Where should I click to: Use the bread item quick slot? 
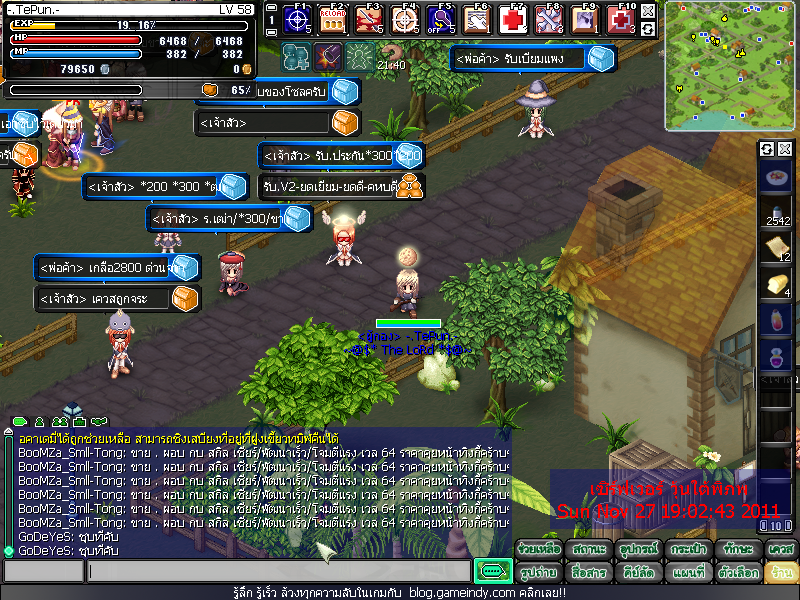point(777,284)
